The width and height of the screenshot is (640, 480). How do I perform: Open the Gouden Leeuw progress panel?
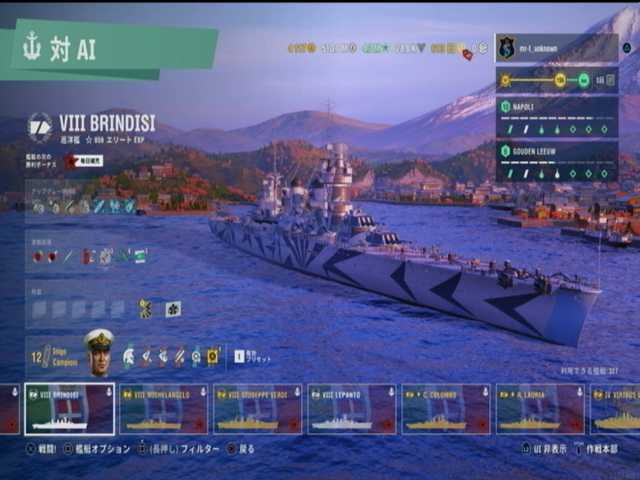point(556,161)
